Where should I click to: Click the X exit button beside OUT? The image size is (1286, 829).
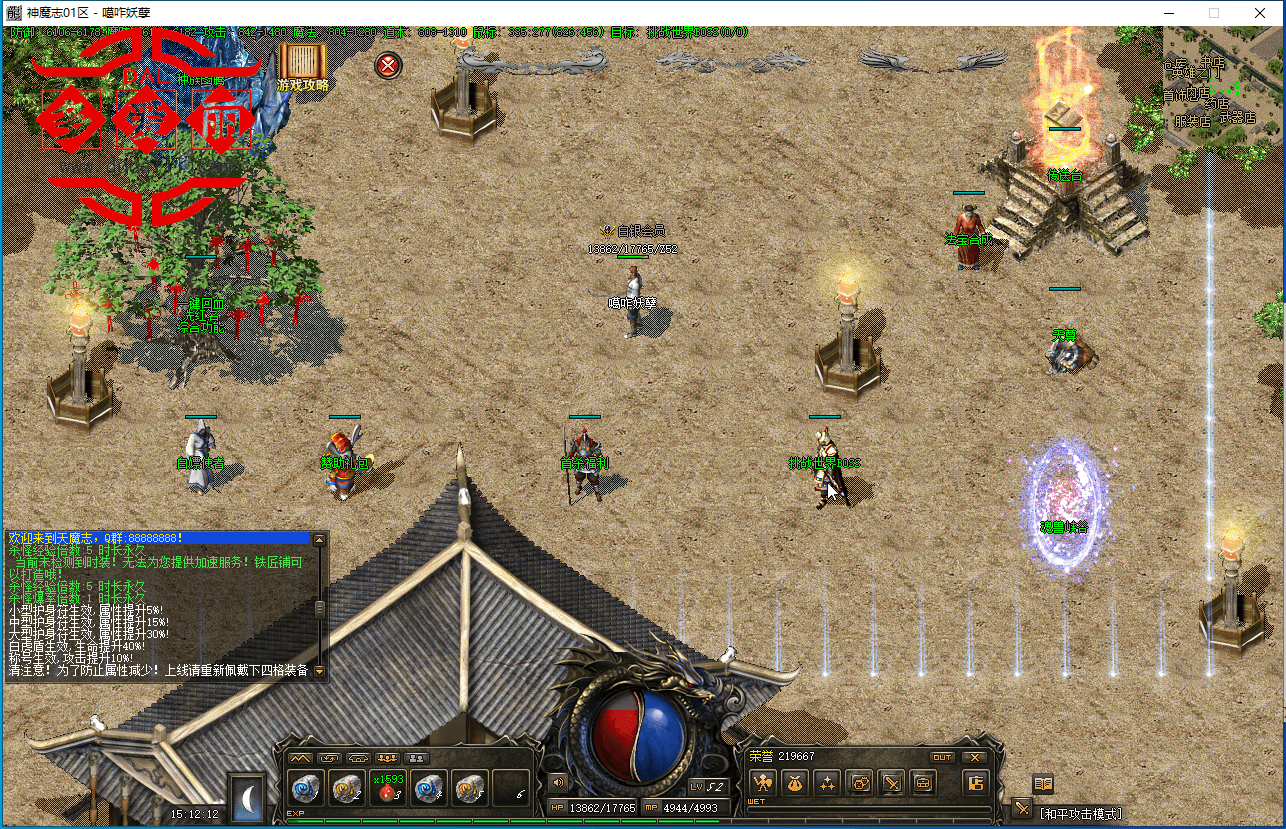(973, 757)
